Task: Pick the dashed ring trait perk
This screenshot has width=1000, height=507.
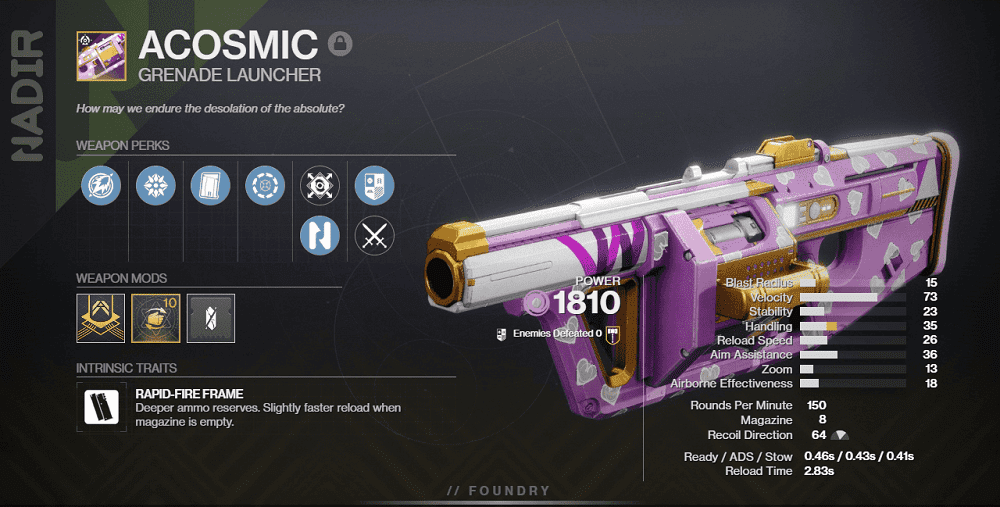Action: (265, 184)
